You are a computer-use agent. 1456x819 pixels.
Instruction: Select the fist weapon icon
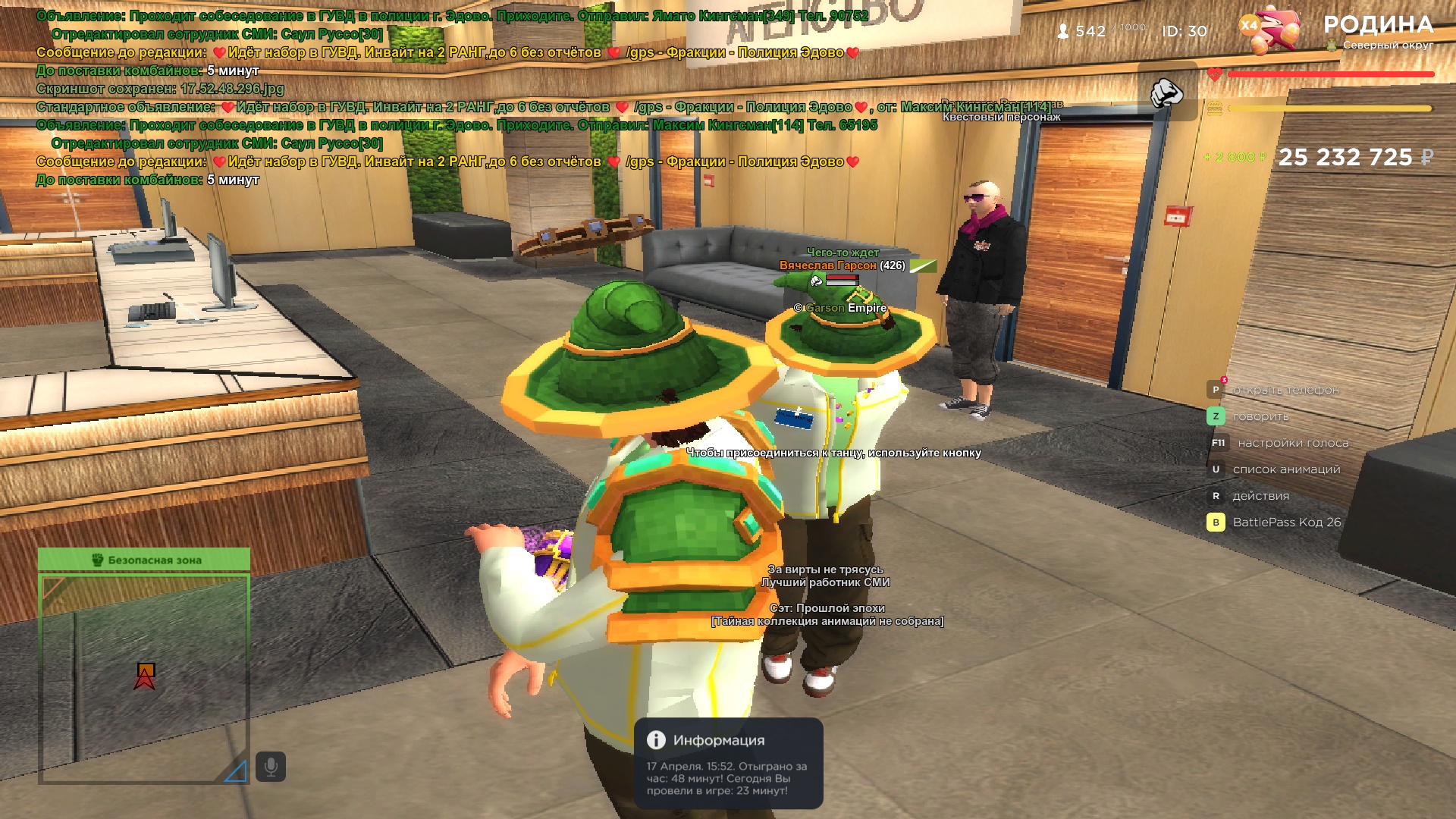point(1166,93)
